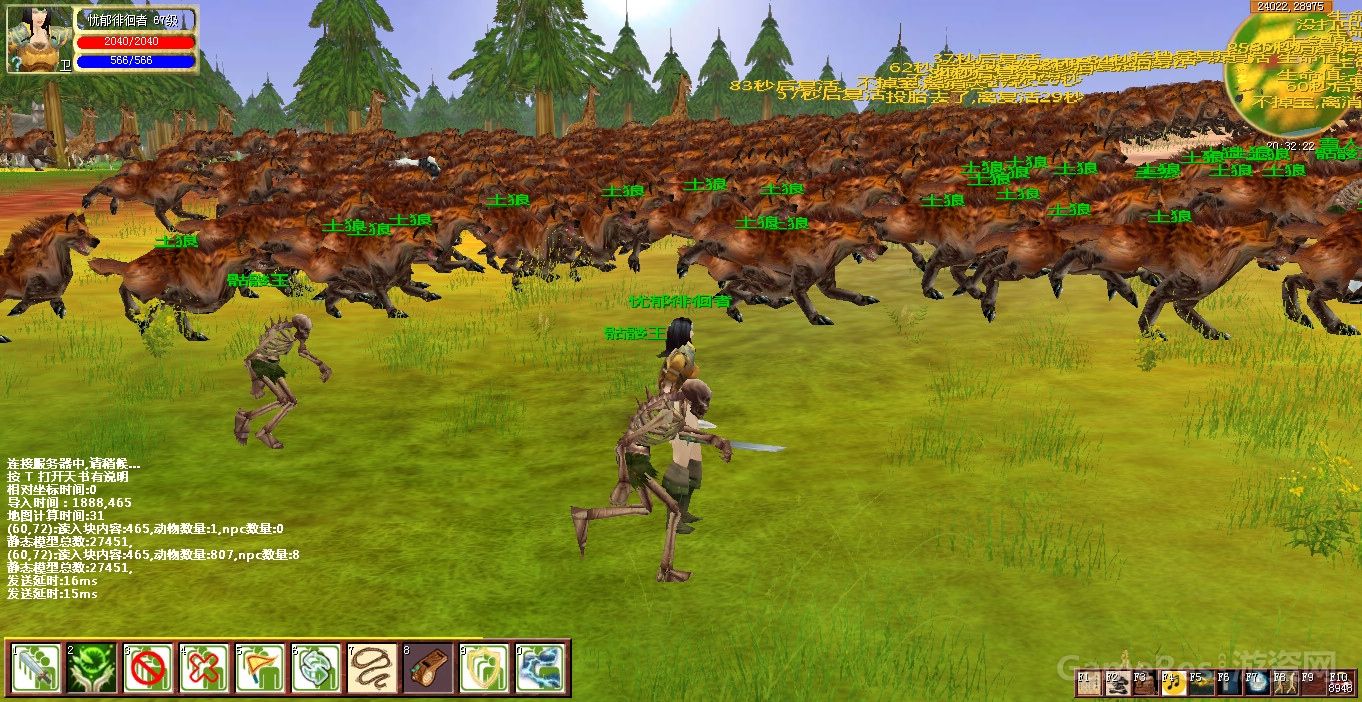This screenshot has height=702, width=1362.
Task: Activate the golden shield skill in slot 9
Action: coord(484,667)
